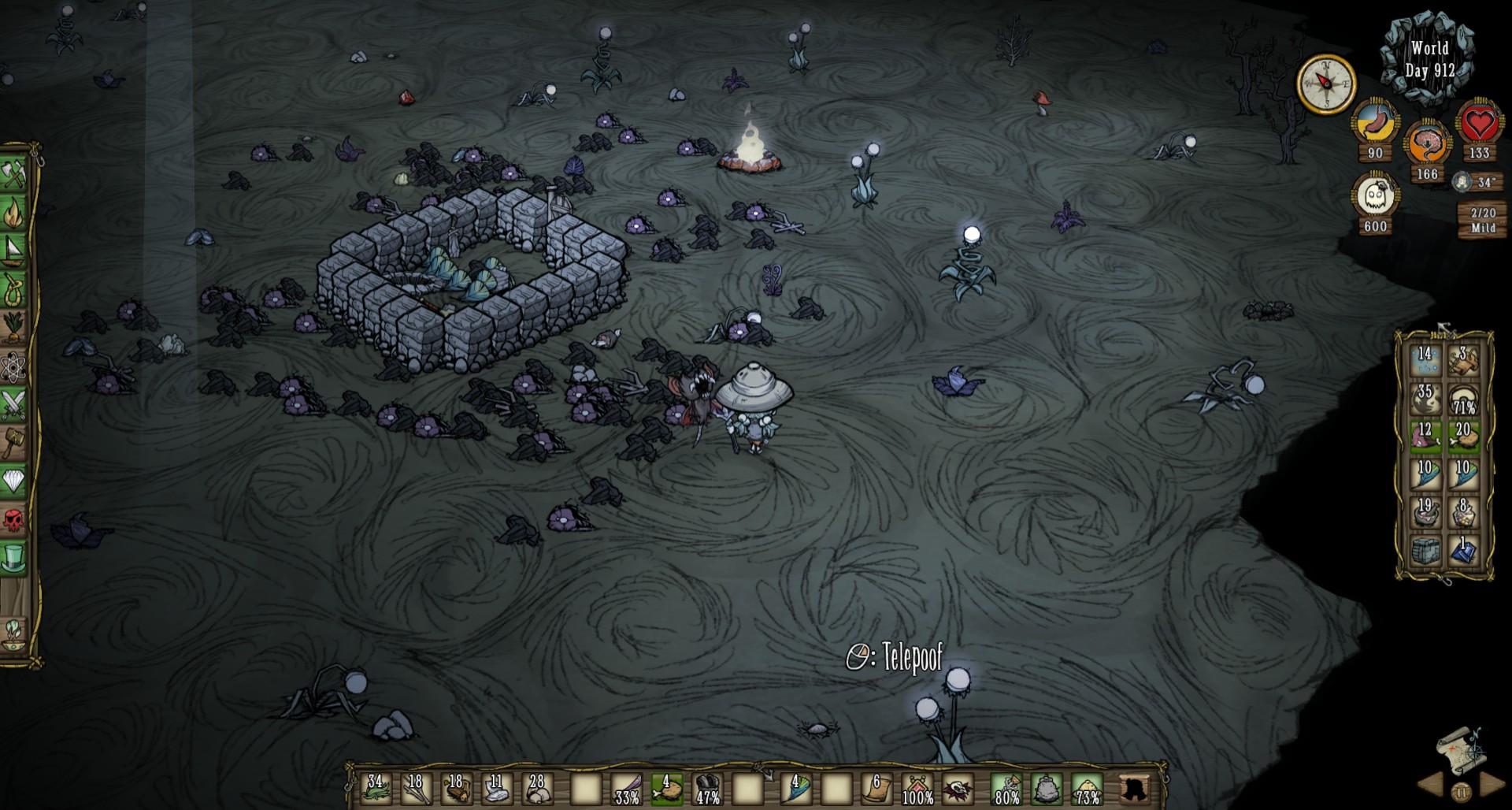Select the cut grass stack of 34
1512x810 pixels.
pos(376,787)
